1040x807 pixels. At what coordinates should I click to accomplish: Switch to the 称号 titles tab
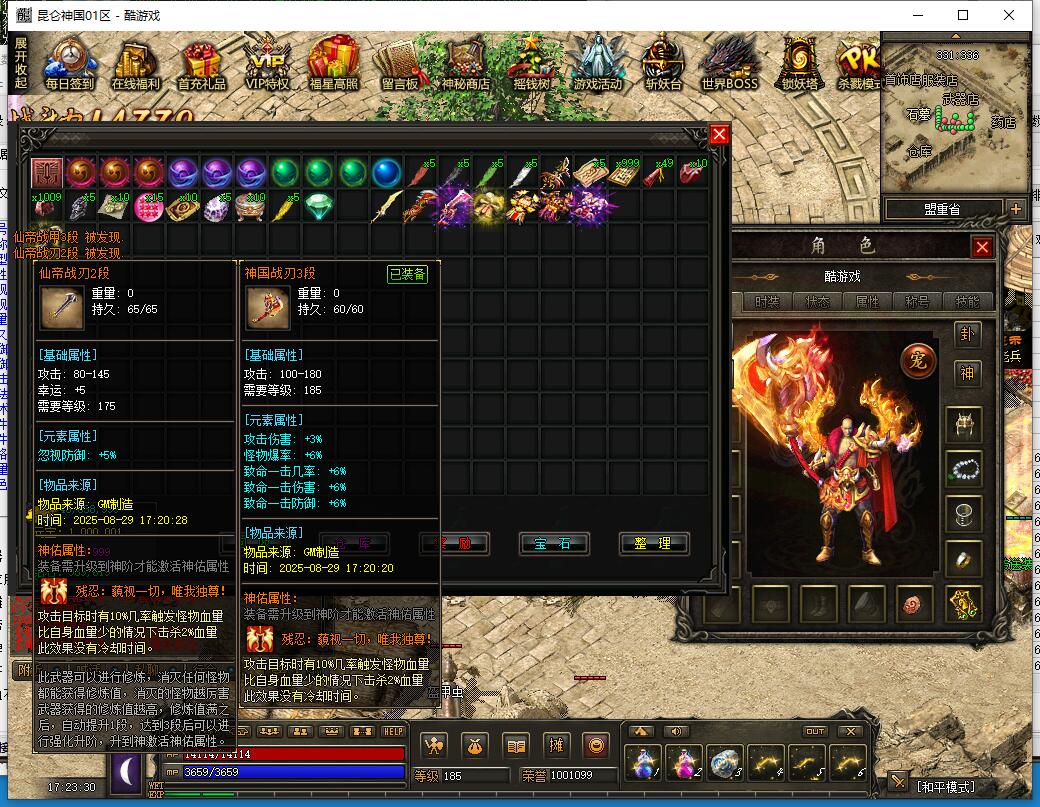(x=917, y=302)
